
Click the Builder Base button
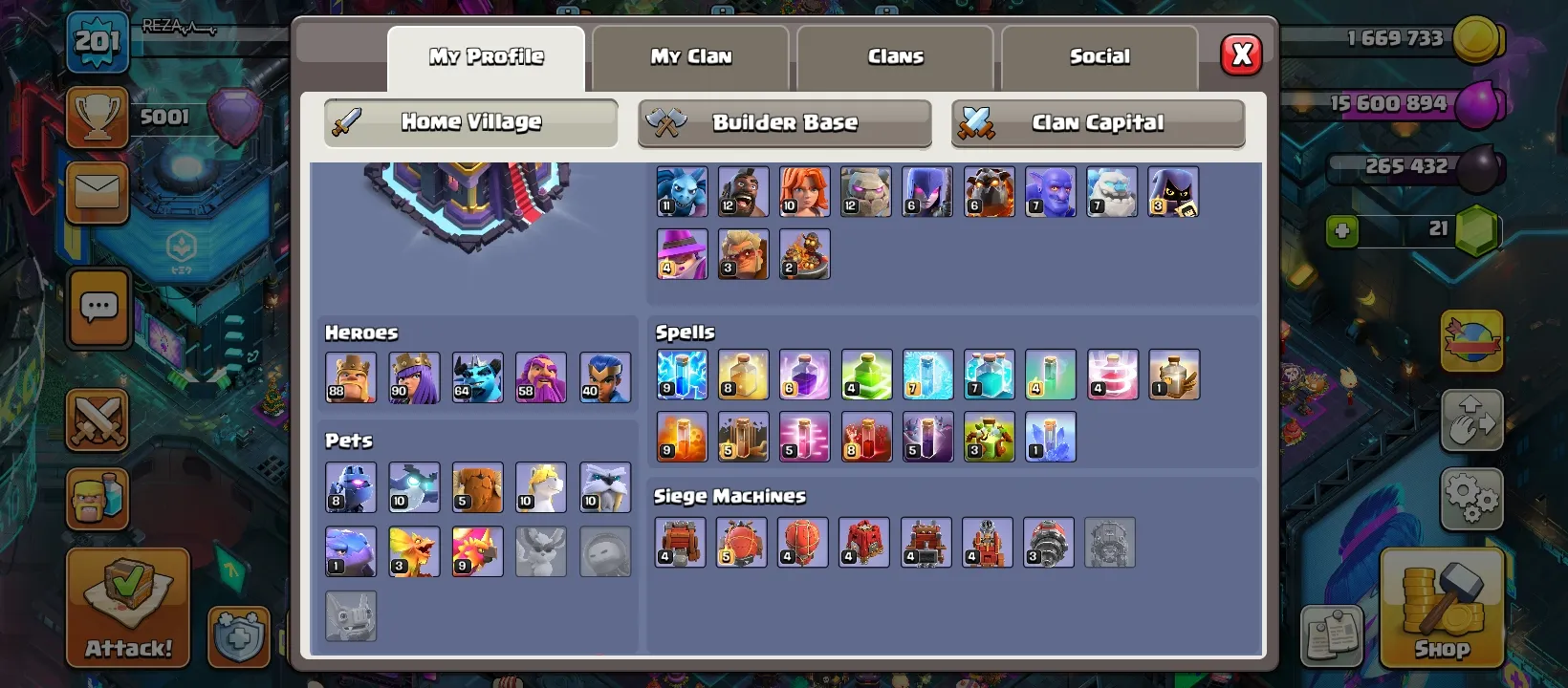(784, 122)
